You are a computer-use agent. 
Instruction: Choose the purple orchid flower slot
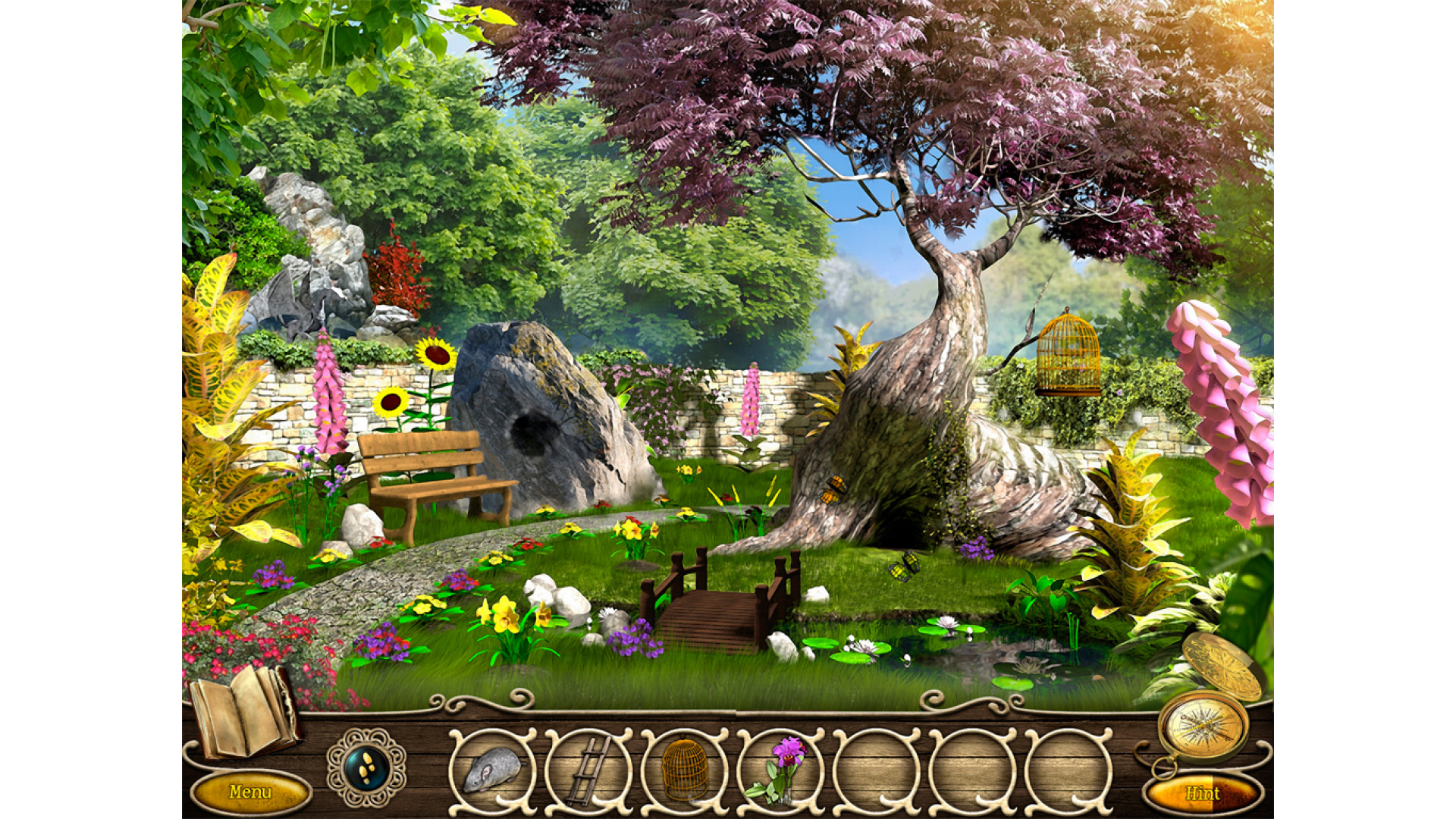click(782, 768)
